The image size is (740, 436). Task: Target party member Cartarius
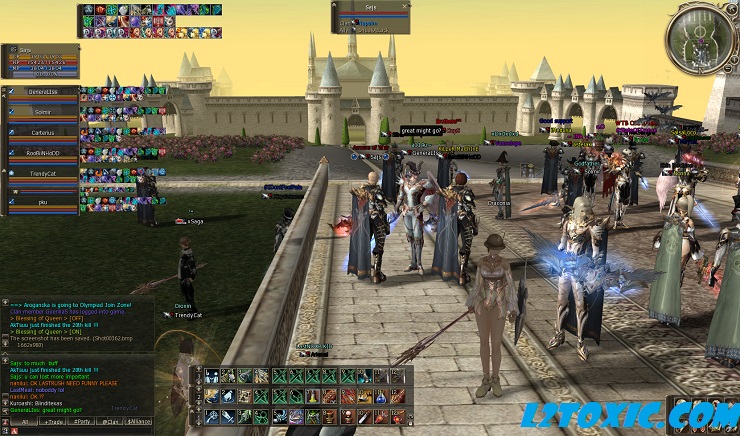pos(42,132)
